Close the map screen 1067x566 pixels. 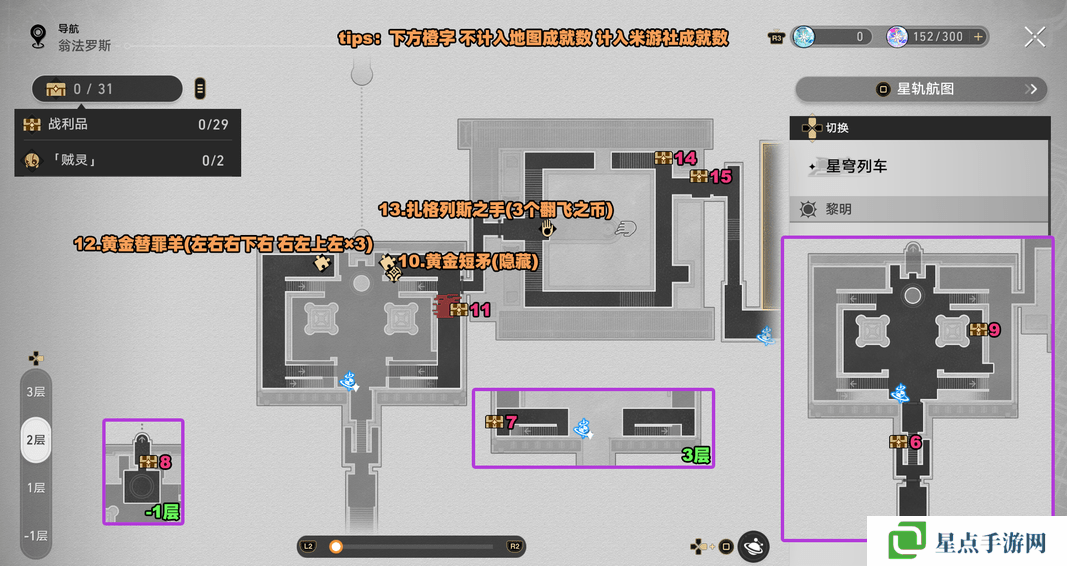point(1034,37)
